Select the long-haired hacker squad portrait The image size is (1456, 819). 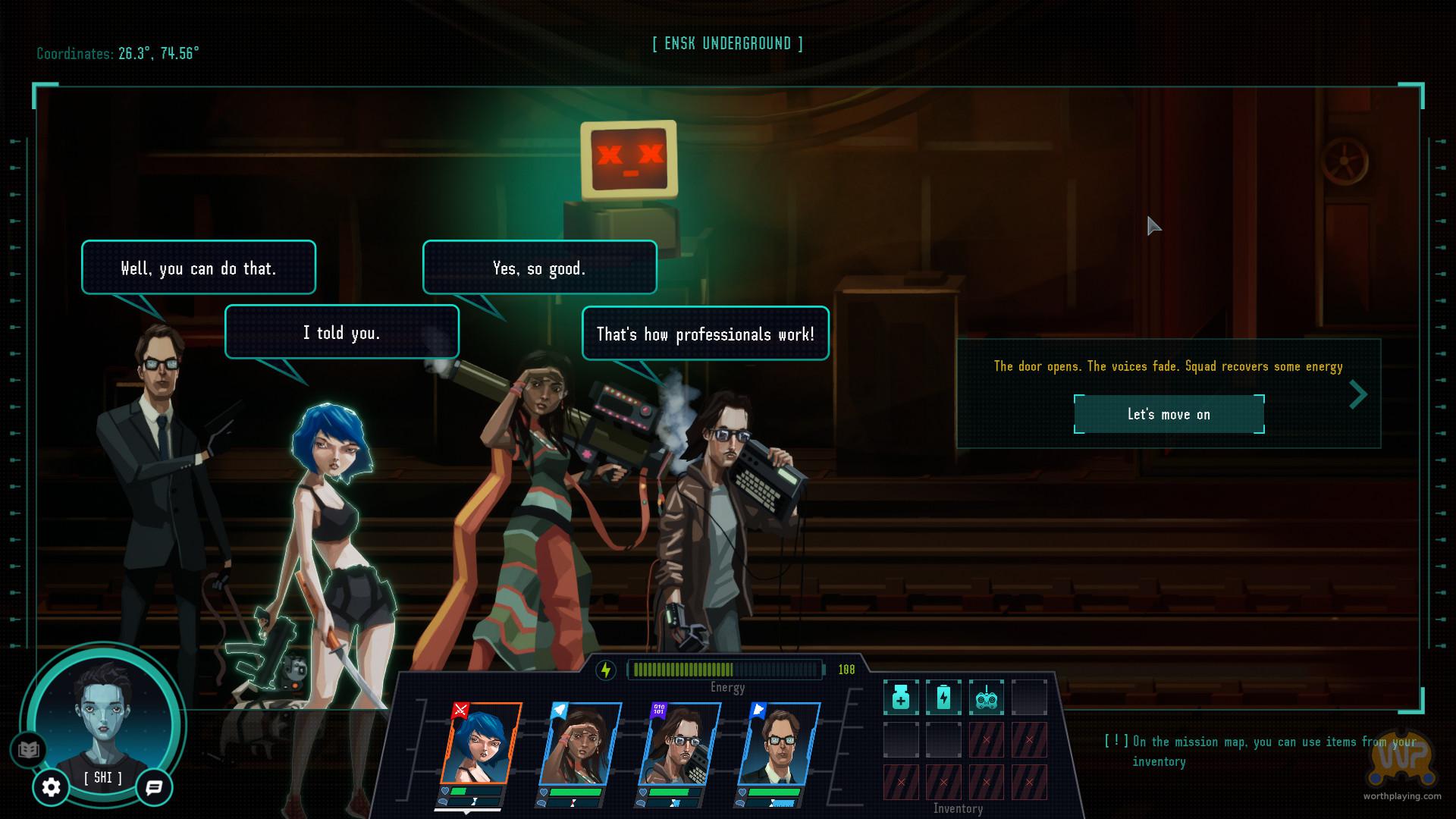[x=679, y=745]
